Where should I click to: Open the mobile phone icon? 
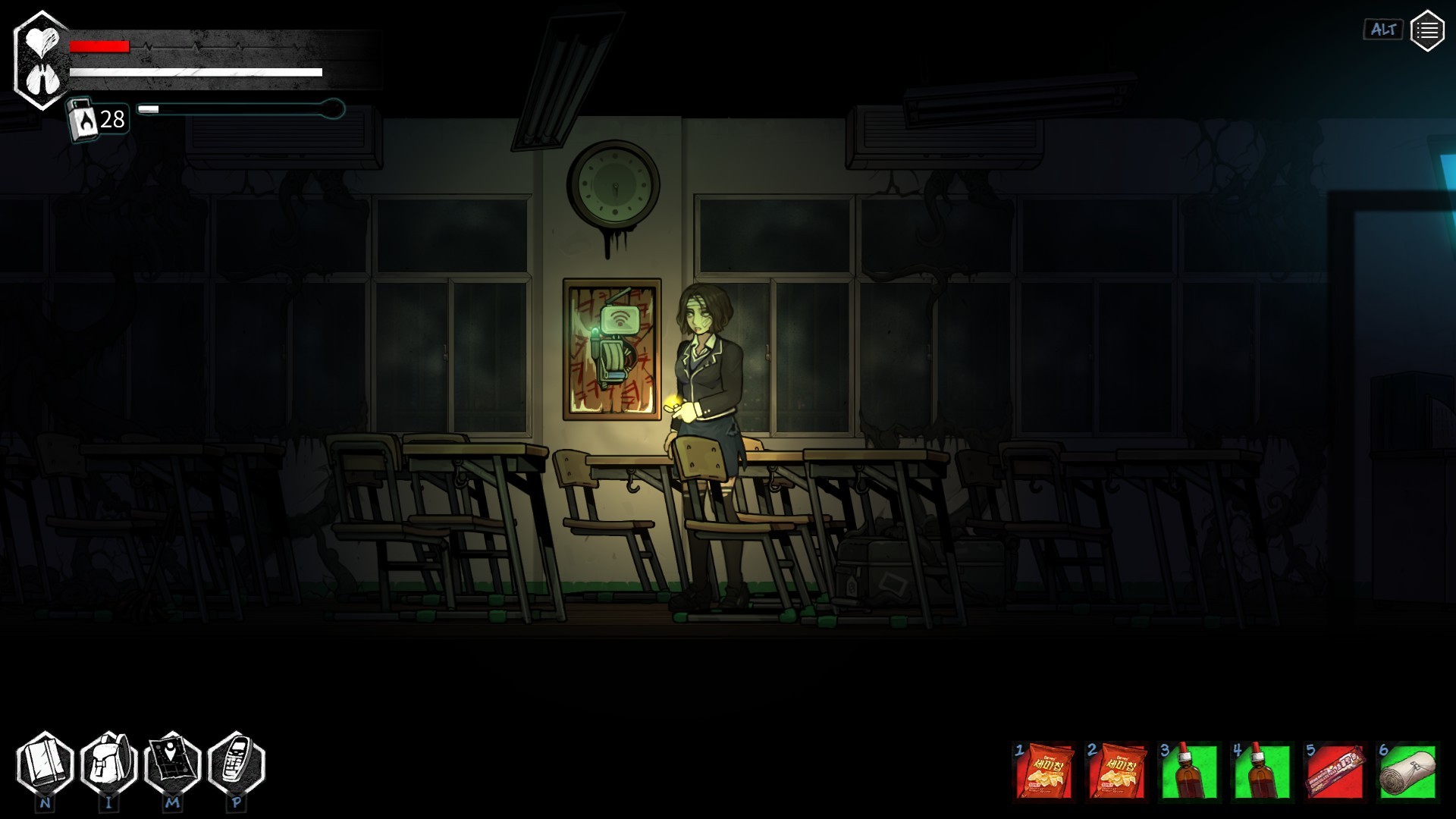point(236,764)
